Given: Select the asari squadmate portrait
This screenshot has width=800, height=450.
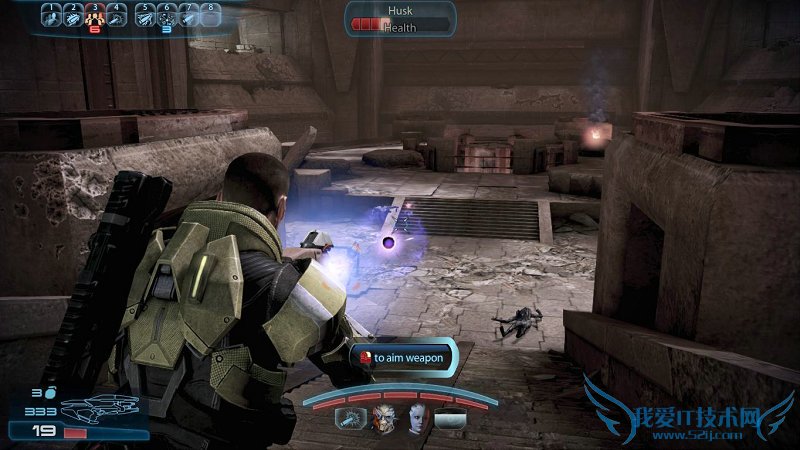Looking at the screenshot, I should pos(416,418).
